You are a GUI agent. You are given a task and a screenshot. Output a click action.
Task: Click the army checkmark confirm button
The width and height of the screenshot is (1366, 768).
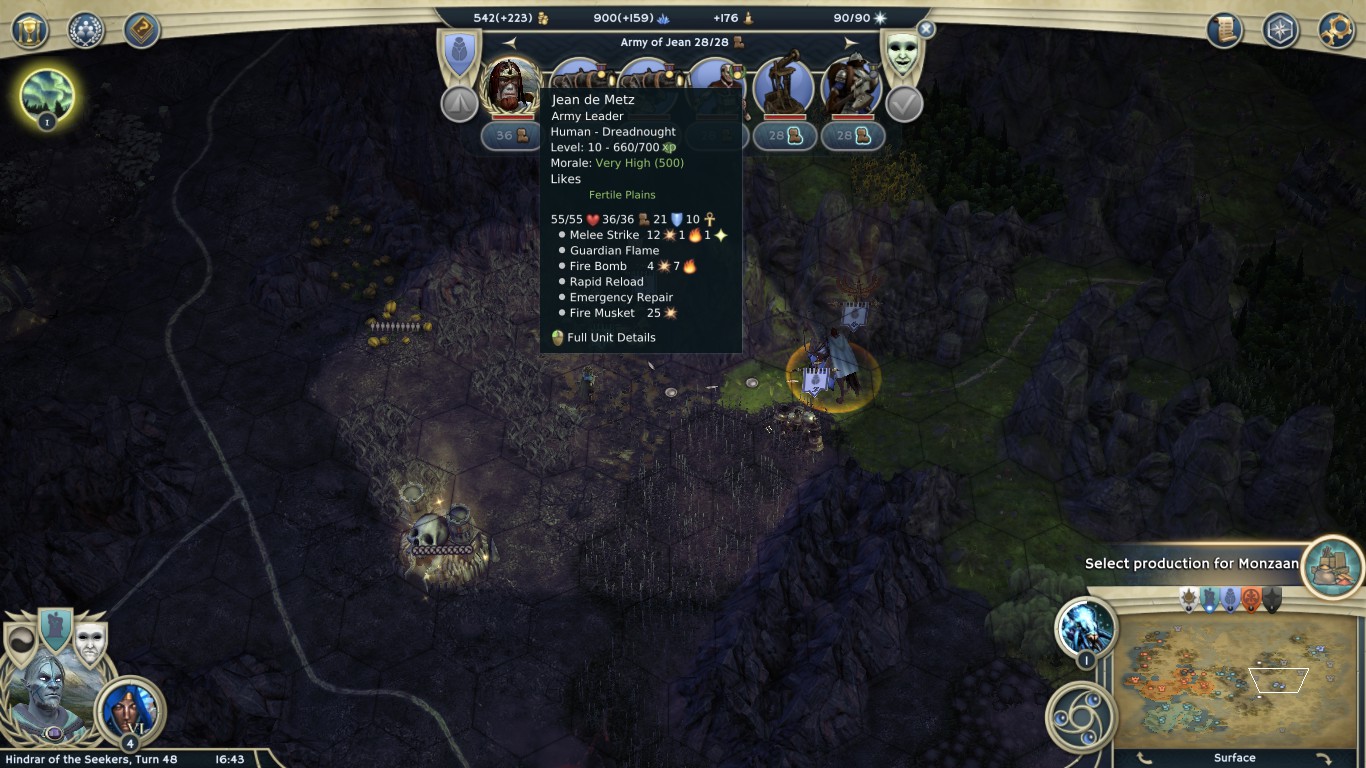pos(904,104)
